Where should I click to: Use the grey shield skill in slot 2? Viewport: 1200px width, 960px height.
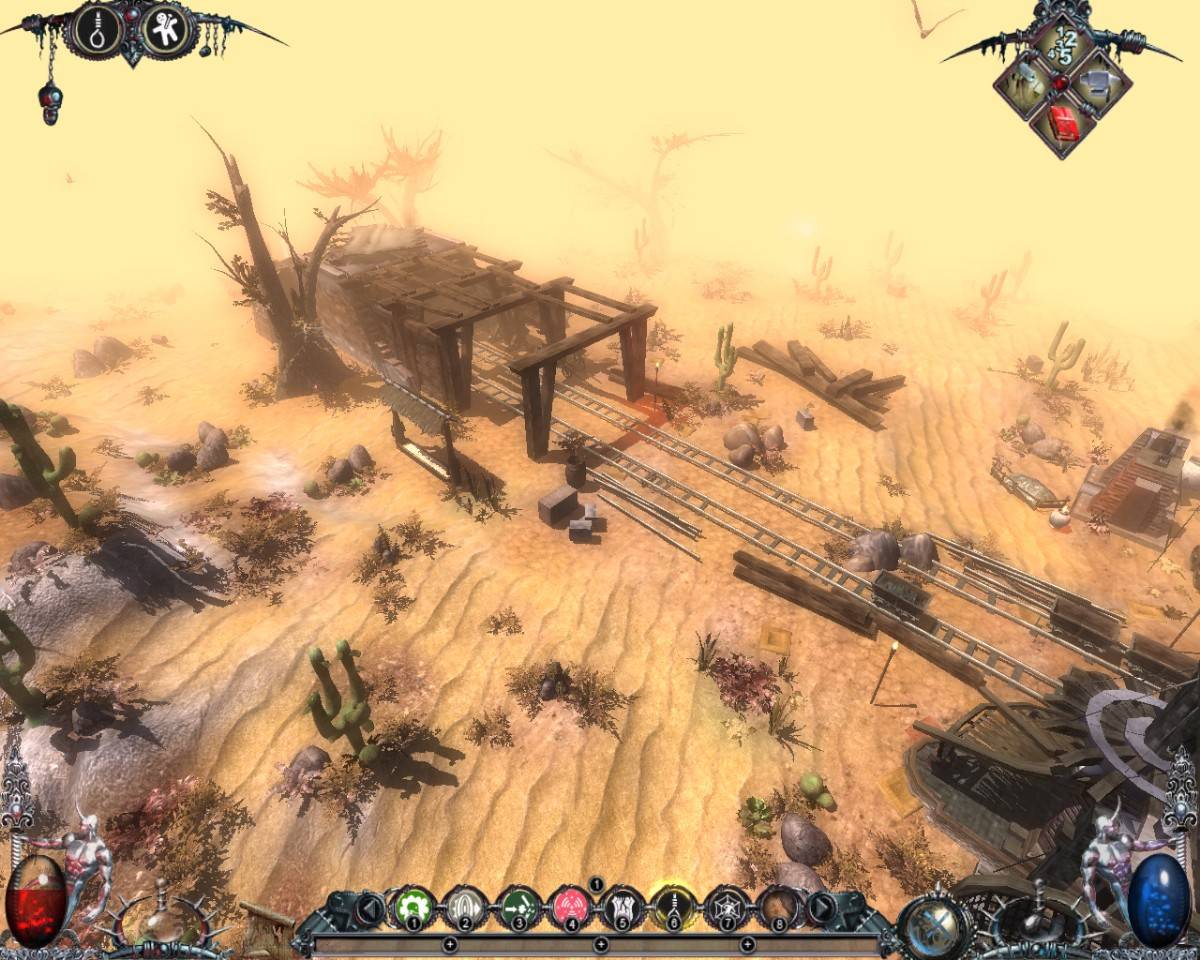[464, 908]
